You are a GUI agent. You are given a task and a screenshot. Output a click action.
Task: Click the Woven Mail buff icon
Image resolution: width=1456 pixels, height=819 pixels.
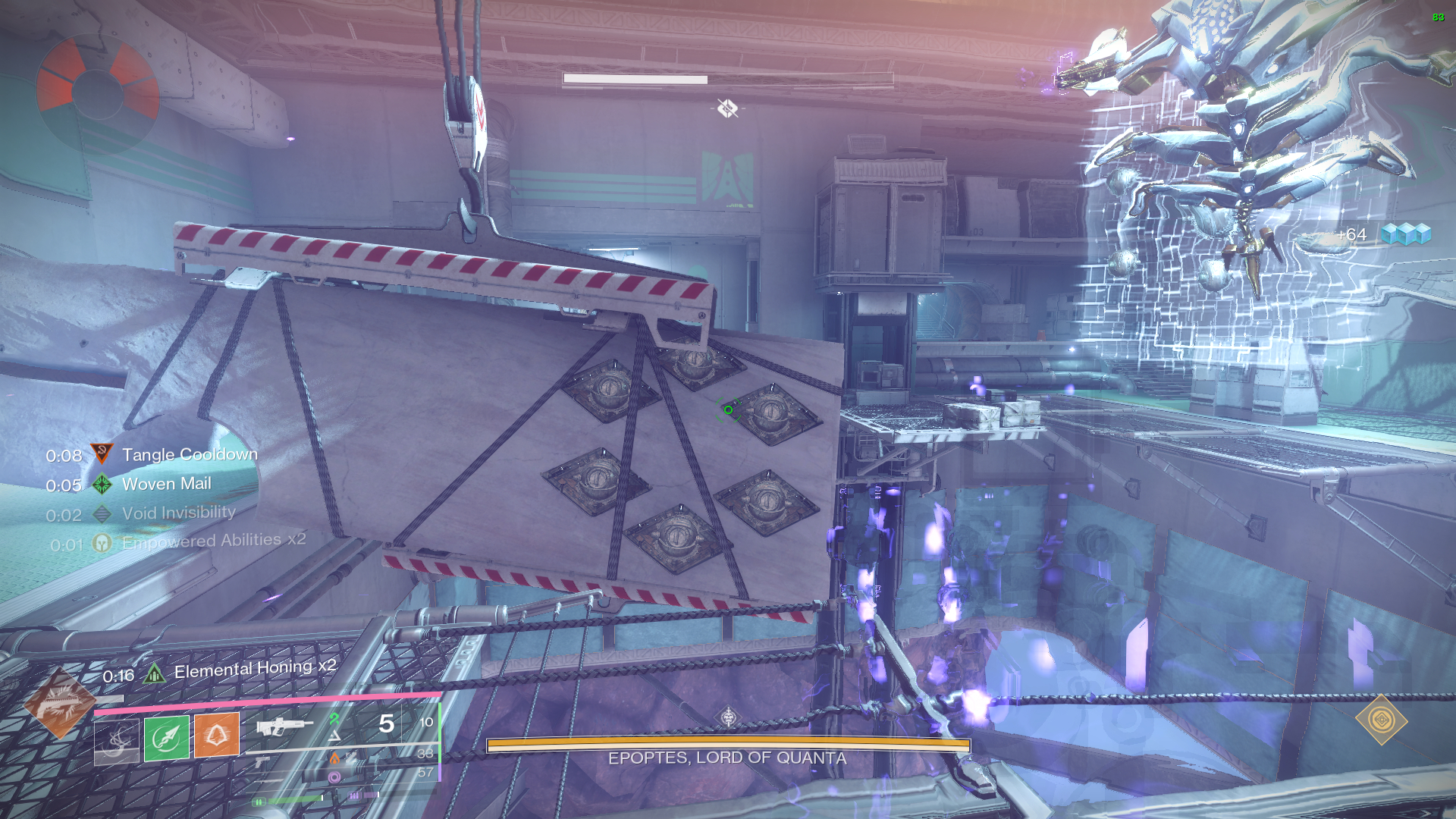coord(102,484)
